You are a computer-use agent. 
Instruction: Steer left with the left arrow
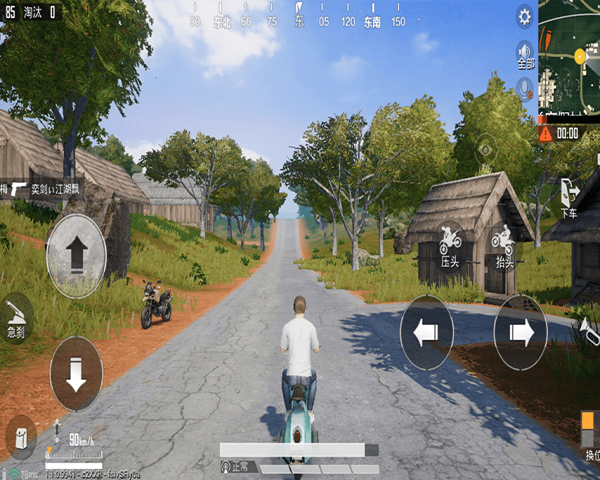427,333
